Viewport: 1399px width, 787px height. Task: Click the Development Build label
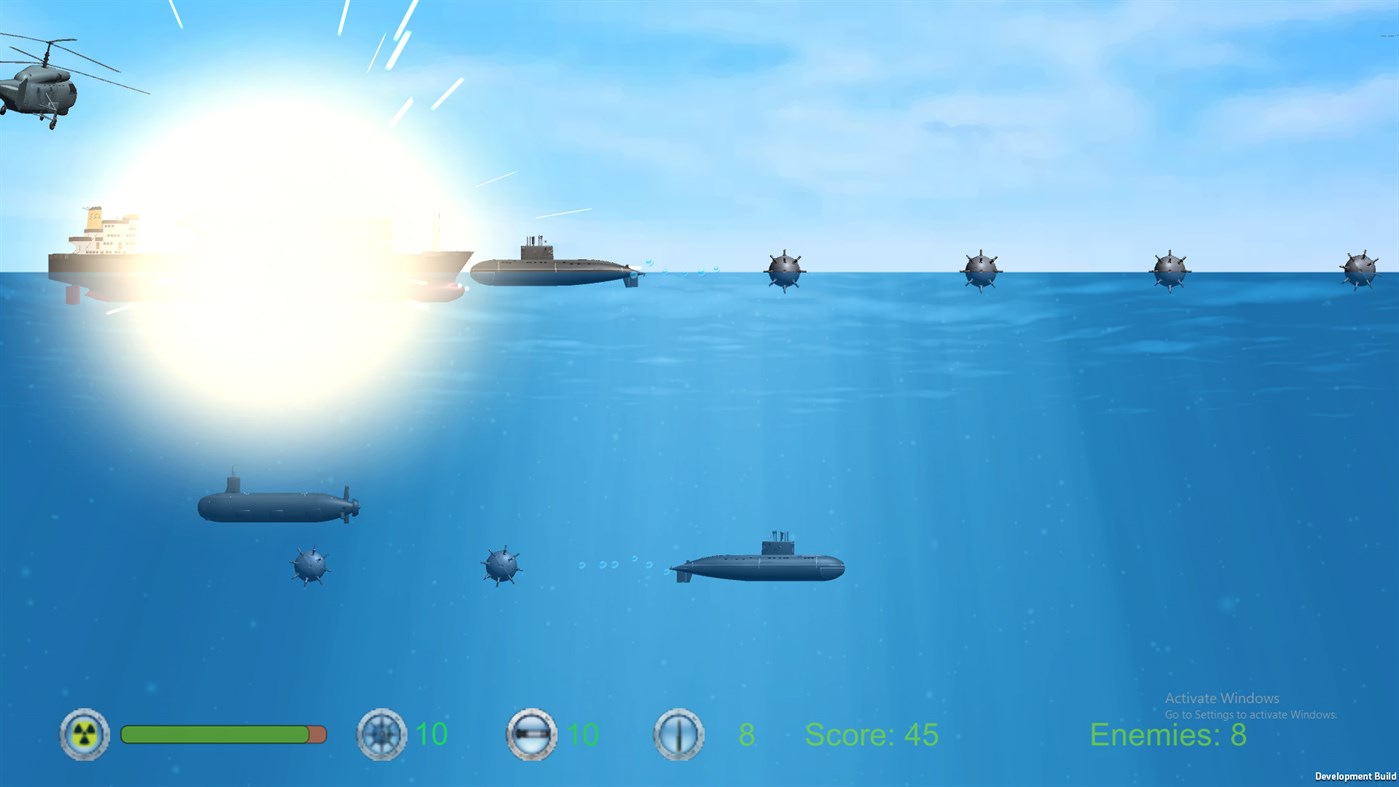(x=1355, y=776)
